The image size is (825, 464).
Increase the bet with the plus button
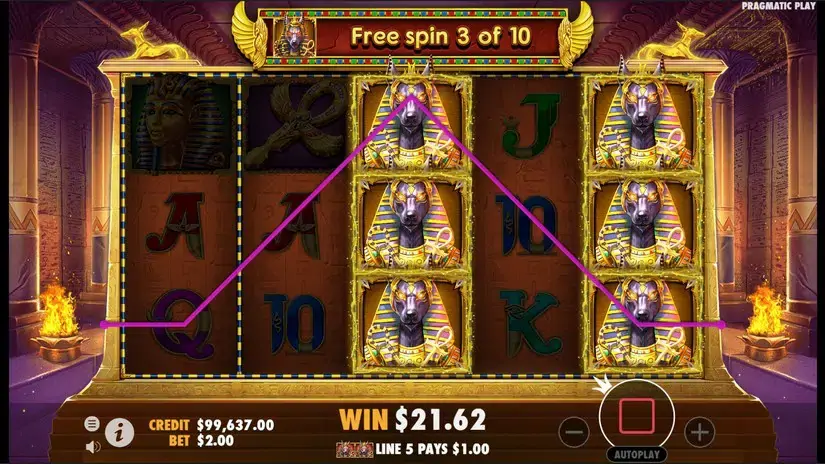(699, 432)
